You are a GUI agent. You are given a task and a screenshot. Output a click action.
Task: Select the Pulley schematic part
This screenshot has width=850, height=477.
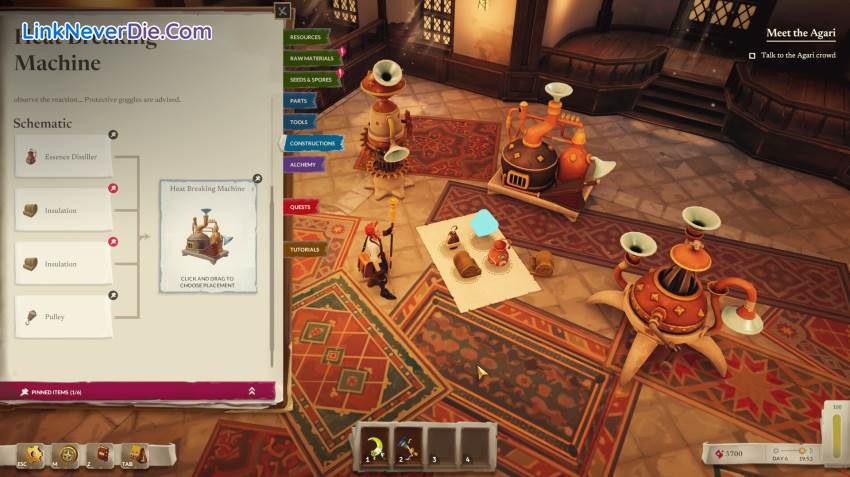(x=63, y=316)
